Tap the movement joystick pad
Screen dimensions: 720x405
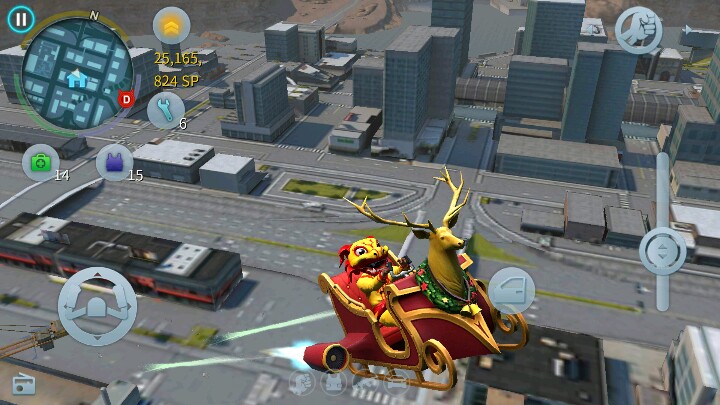[97, 307]
